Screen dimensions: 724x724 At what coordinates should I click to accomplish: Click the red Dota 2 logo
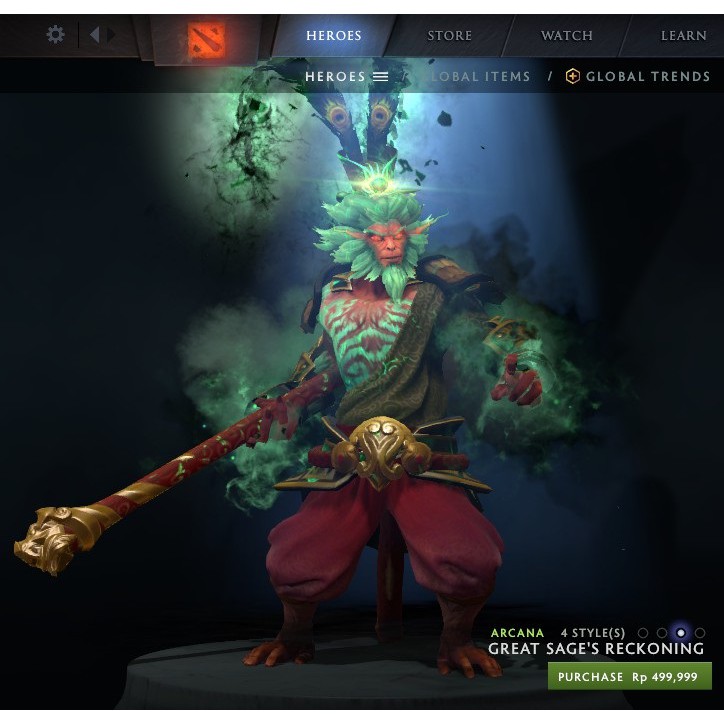pos(207,39)
